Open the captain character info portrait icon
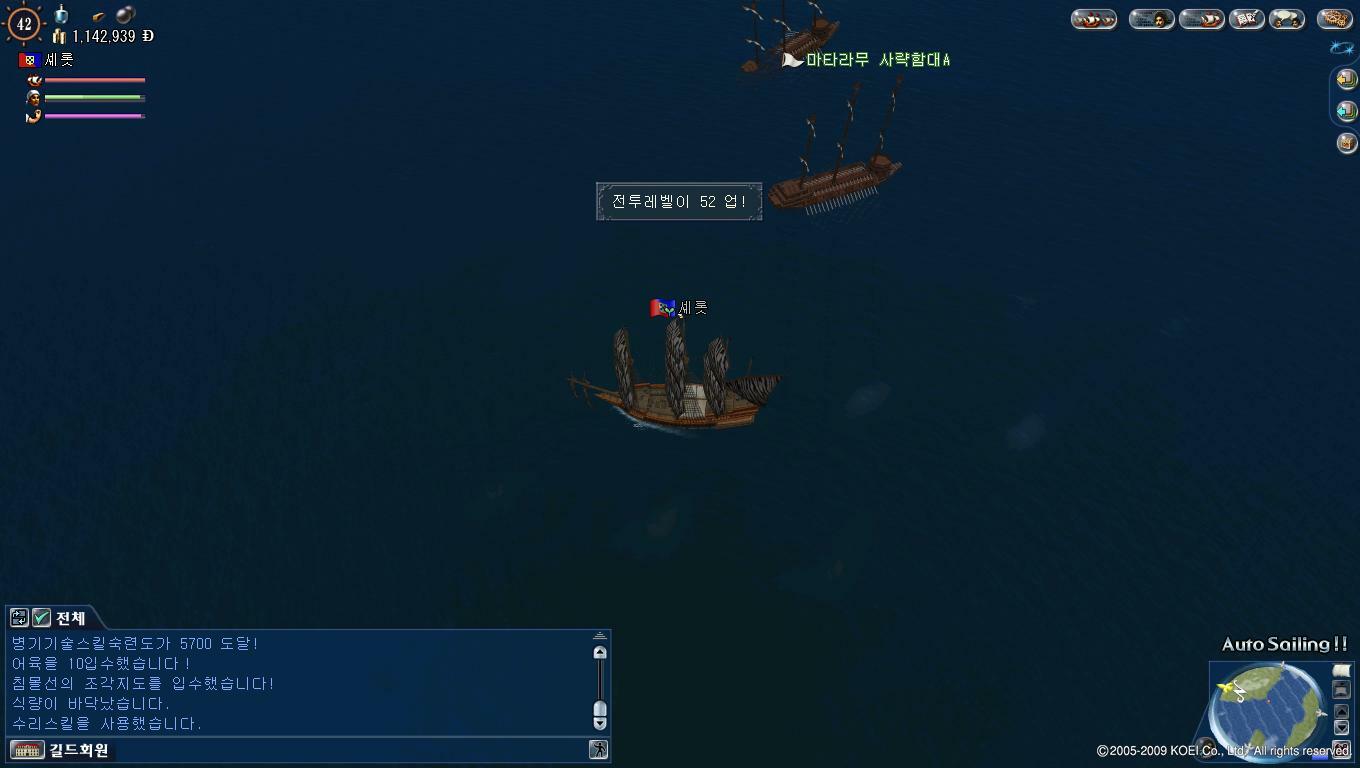This screenshot has height=768, width=1360. [x=1152, y=18]
